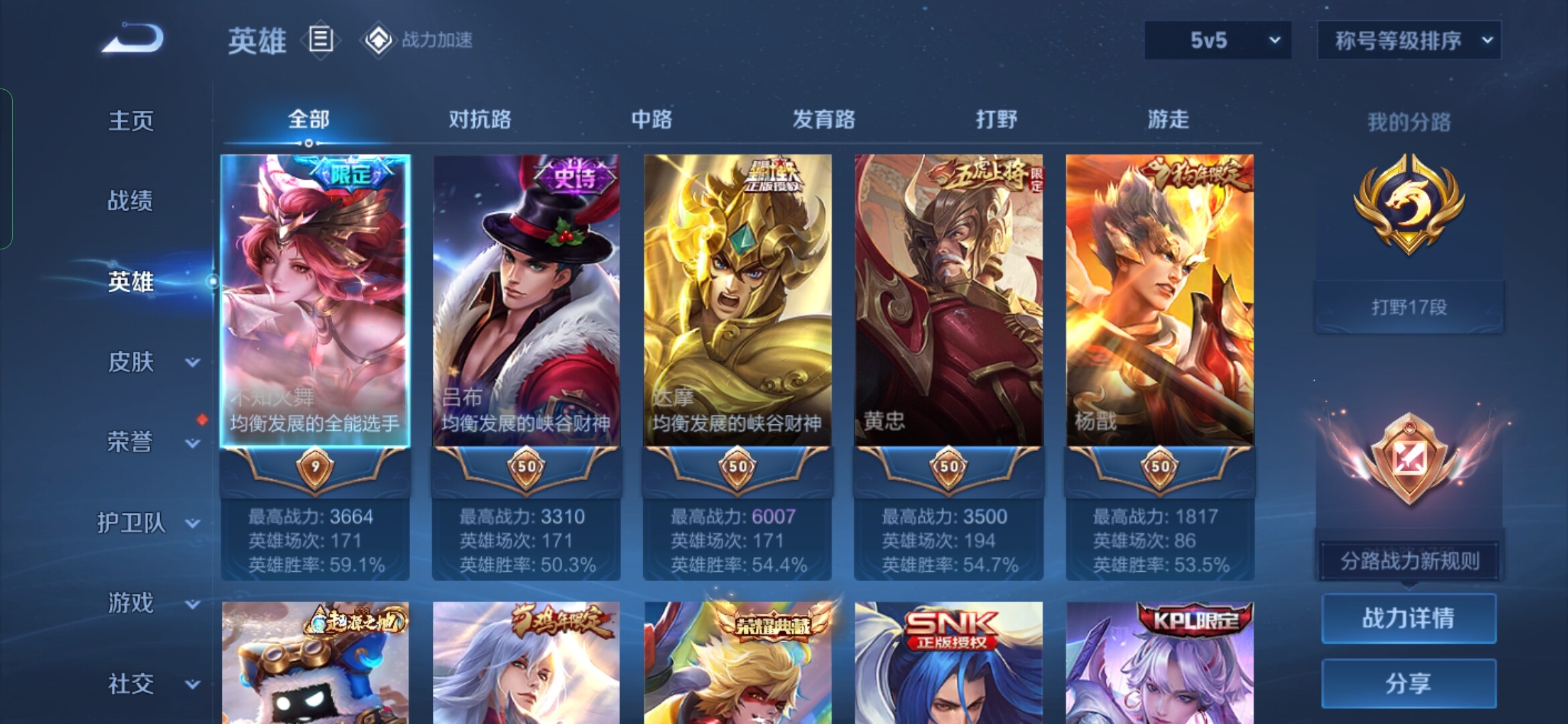Screen dimensions: 1568x724
Task: Open the 5v5 mode dropdown
Action: point(1218,40)
